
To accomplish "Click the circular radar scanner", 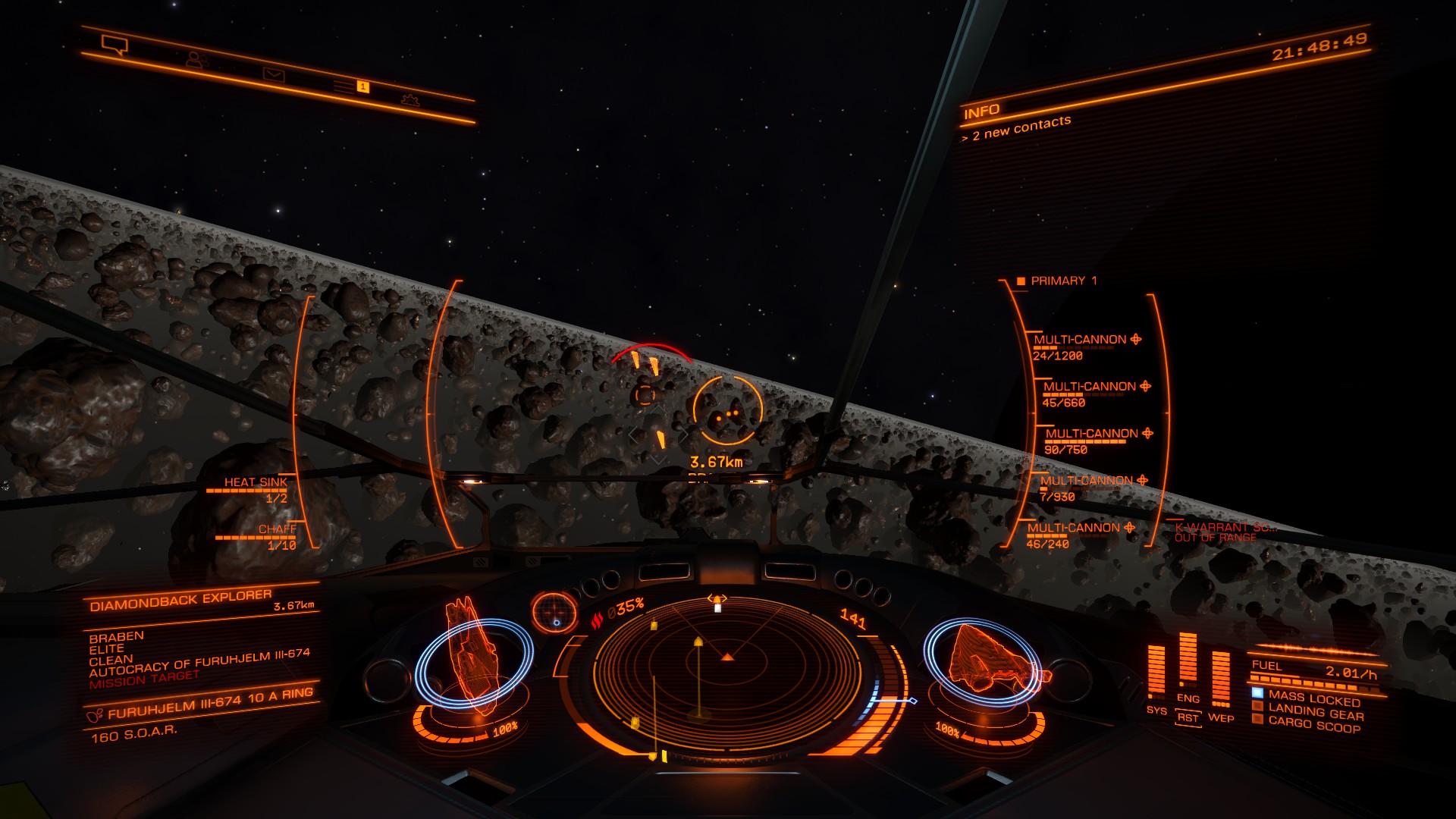I will pos(726,676).
